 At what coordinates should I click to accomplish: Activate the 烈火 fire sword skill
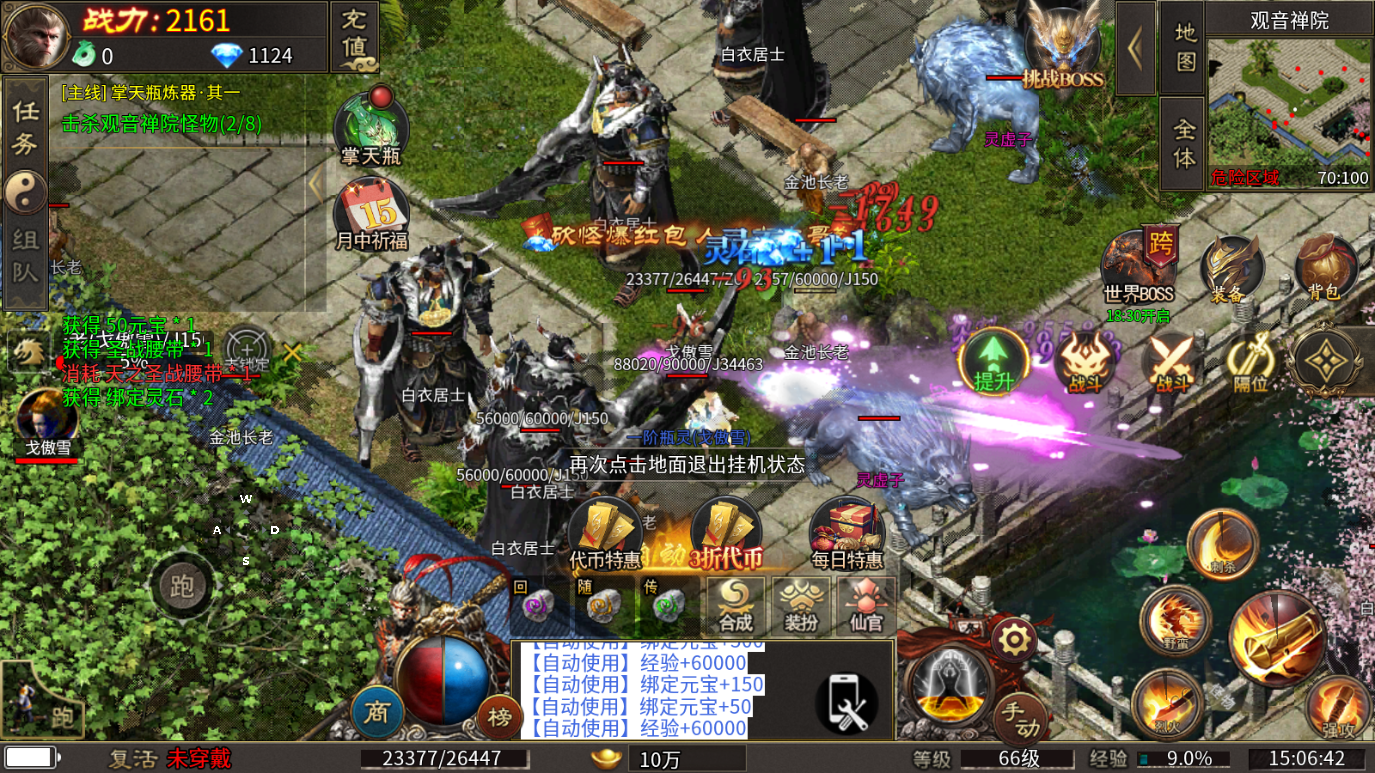1167,703
